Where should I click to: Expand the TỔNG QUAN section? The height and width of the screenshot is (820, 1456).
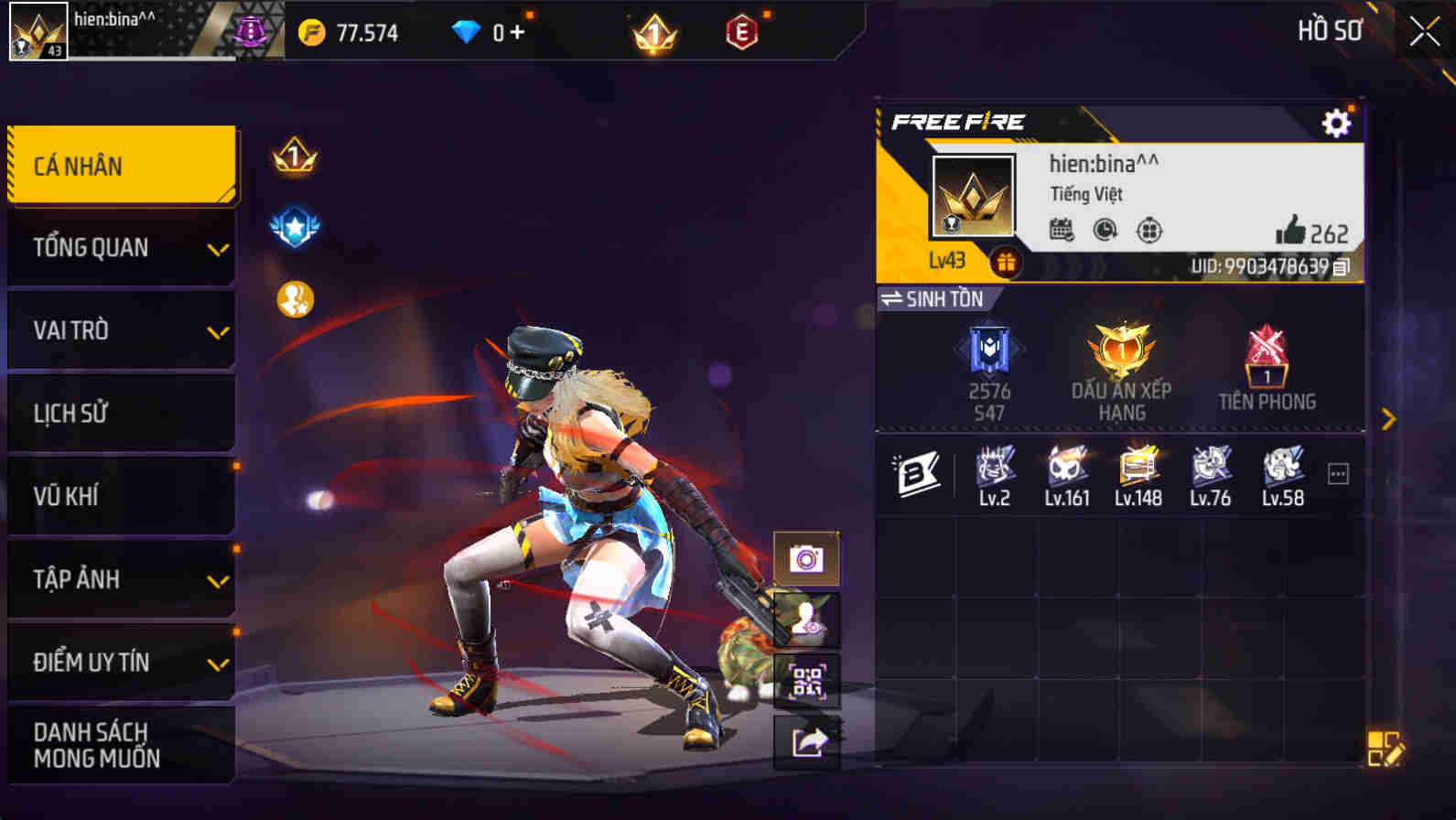pyautogui.click(x=120, y=247)
